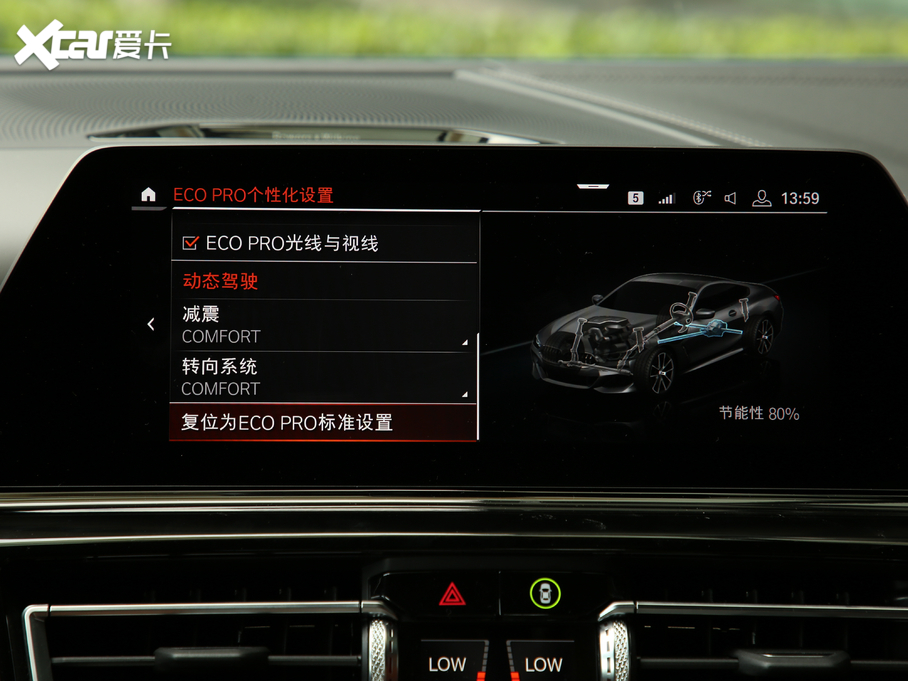This screenshot has height=681, width=908.
Task: Open the driver profile icon
Action: [761, 198]
